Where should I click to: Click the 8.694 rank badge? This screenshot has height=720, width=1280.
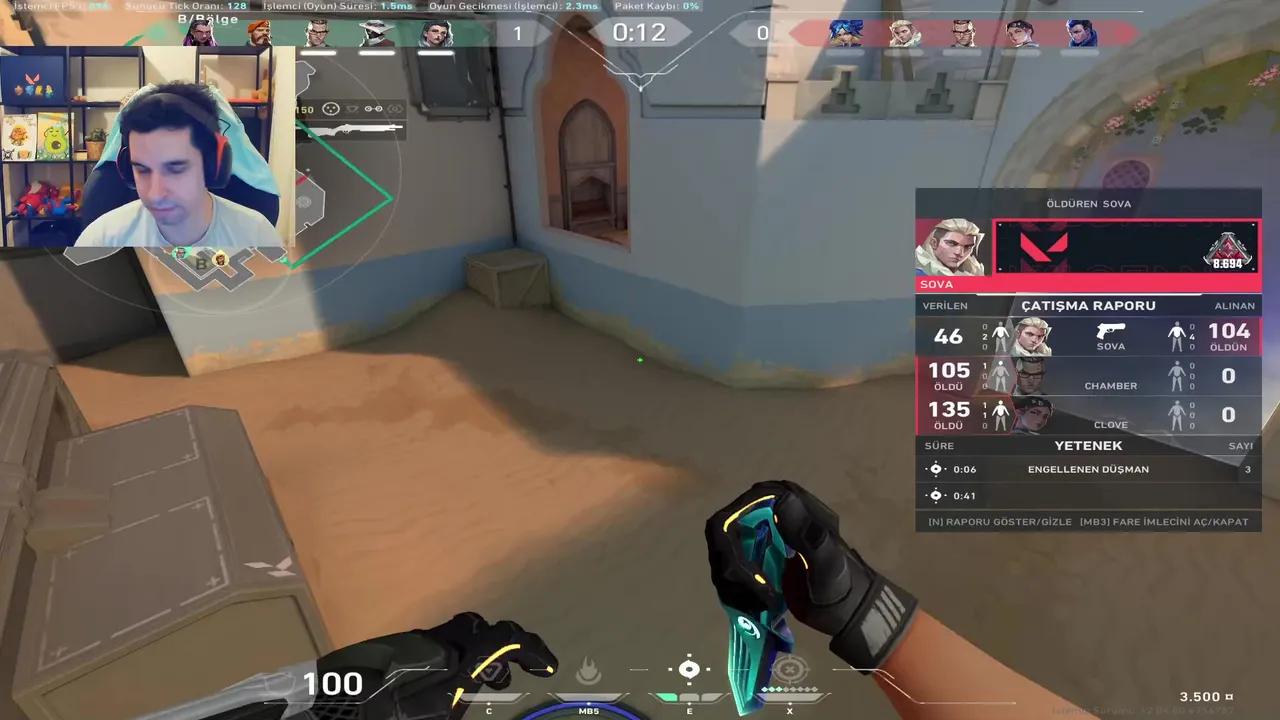pos(1229,250)
